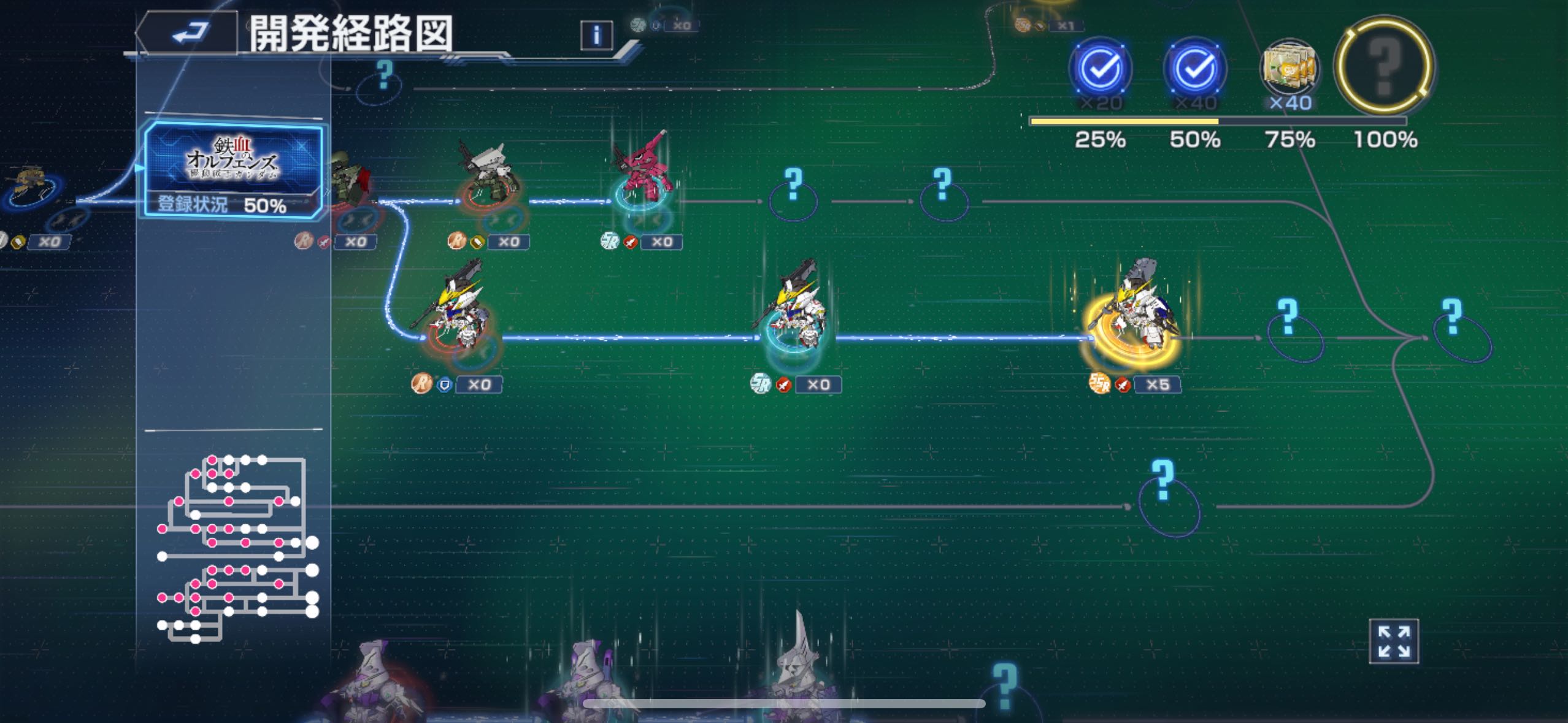Open the route overview minimap

tap(237, 548)
